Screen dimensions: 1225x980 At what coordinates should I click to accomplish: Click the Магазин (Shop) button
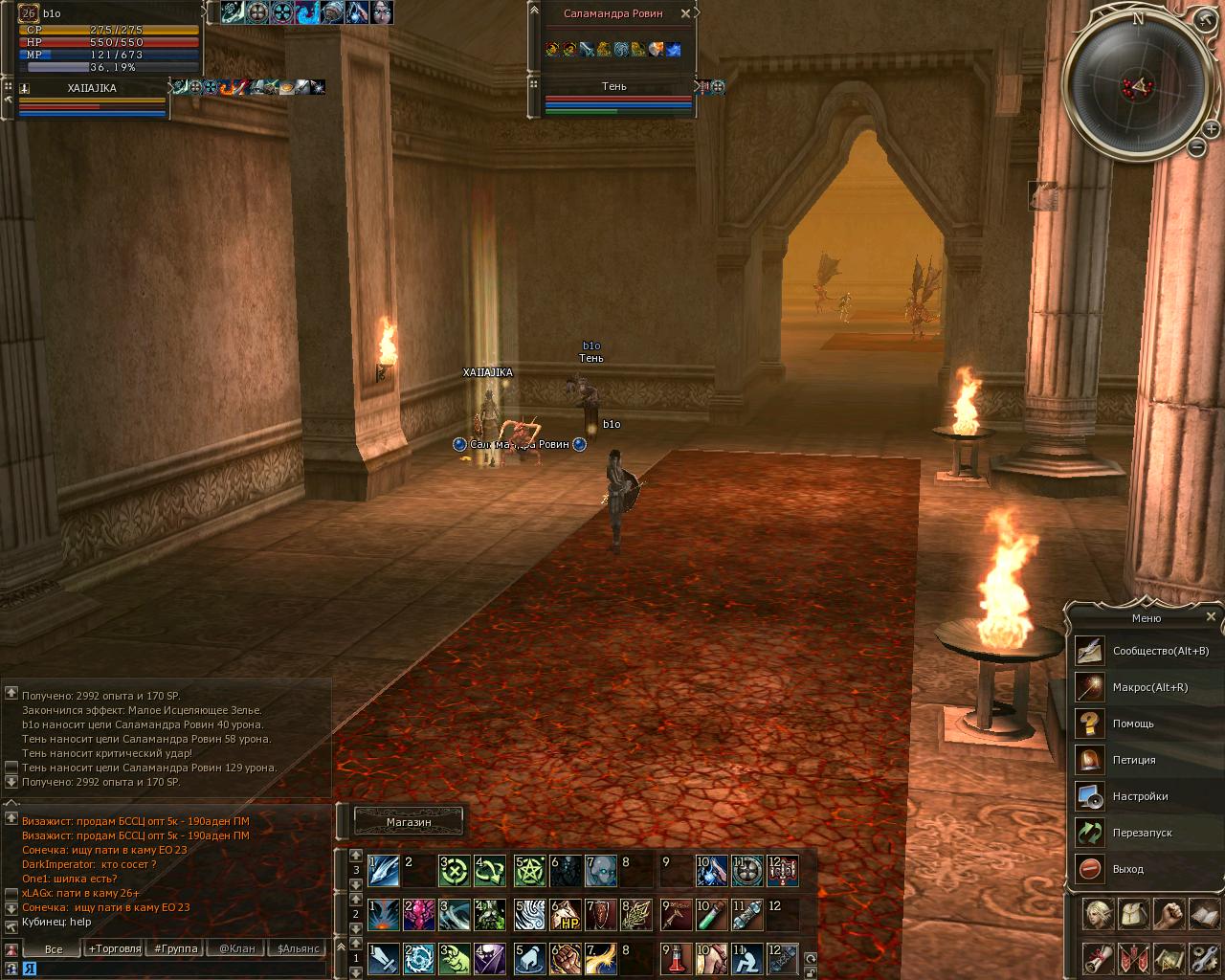(409, 821)
